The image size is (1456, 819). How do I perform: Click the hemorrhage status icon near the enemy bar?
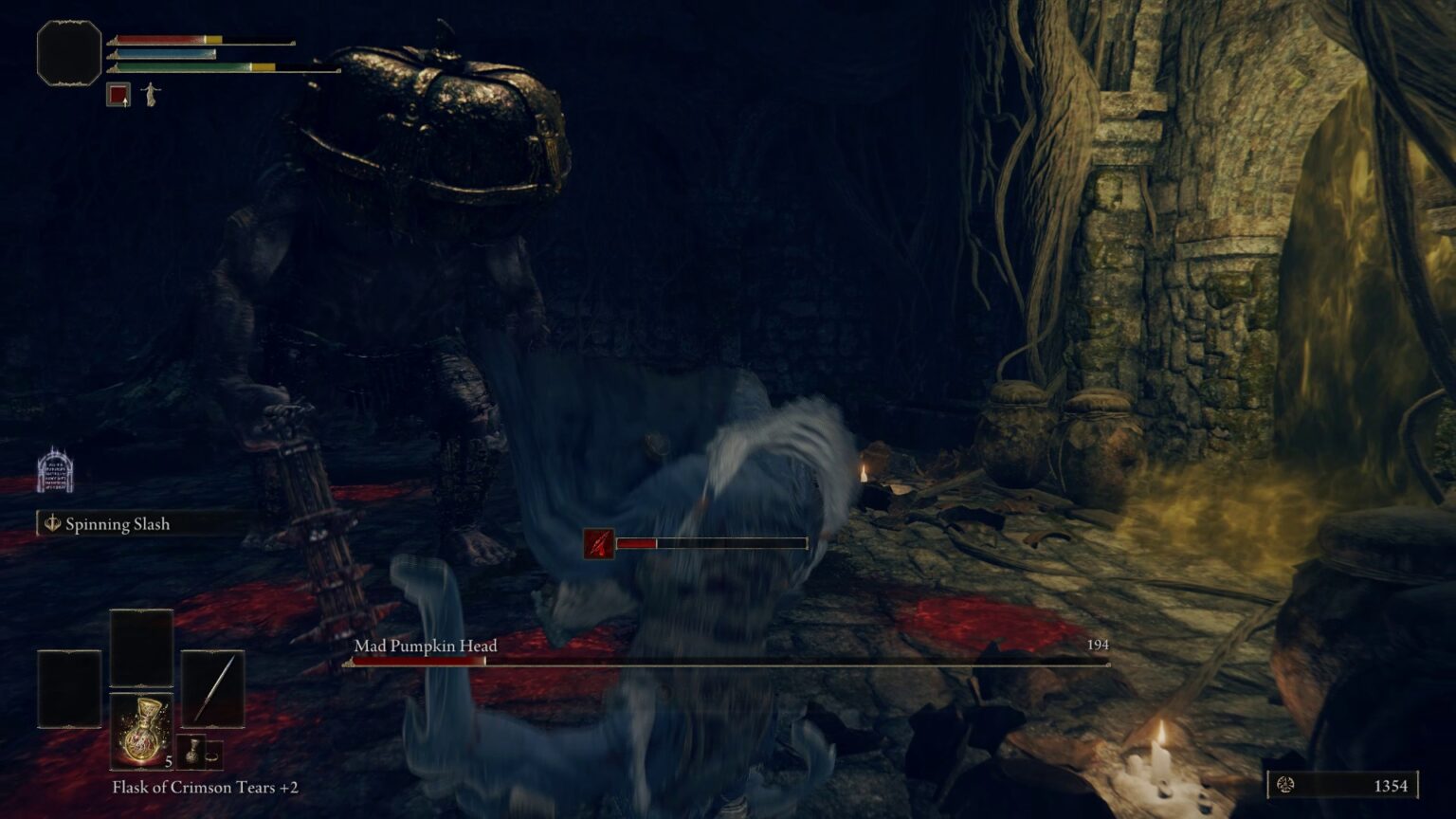597,543
